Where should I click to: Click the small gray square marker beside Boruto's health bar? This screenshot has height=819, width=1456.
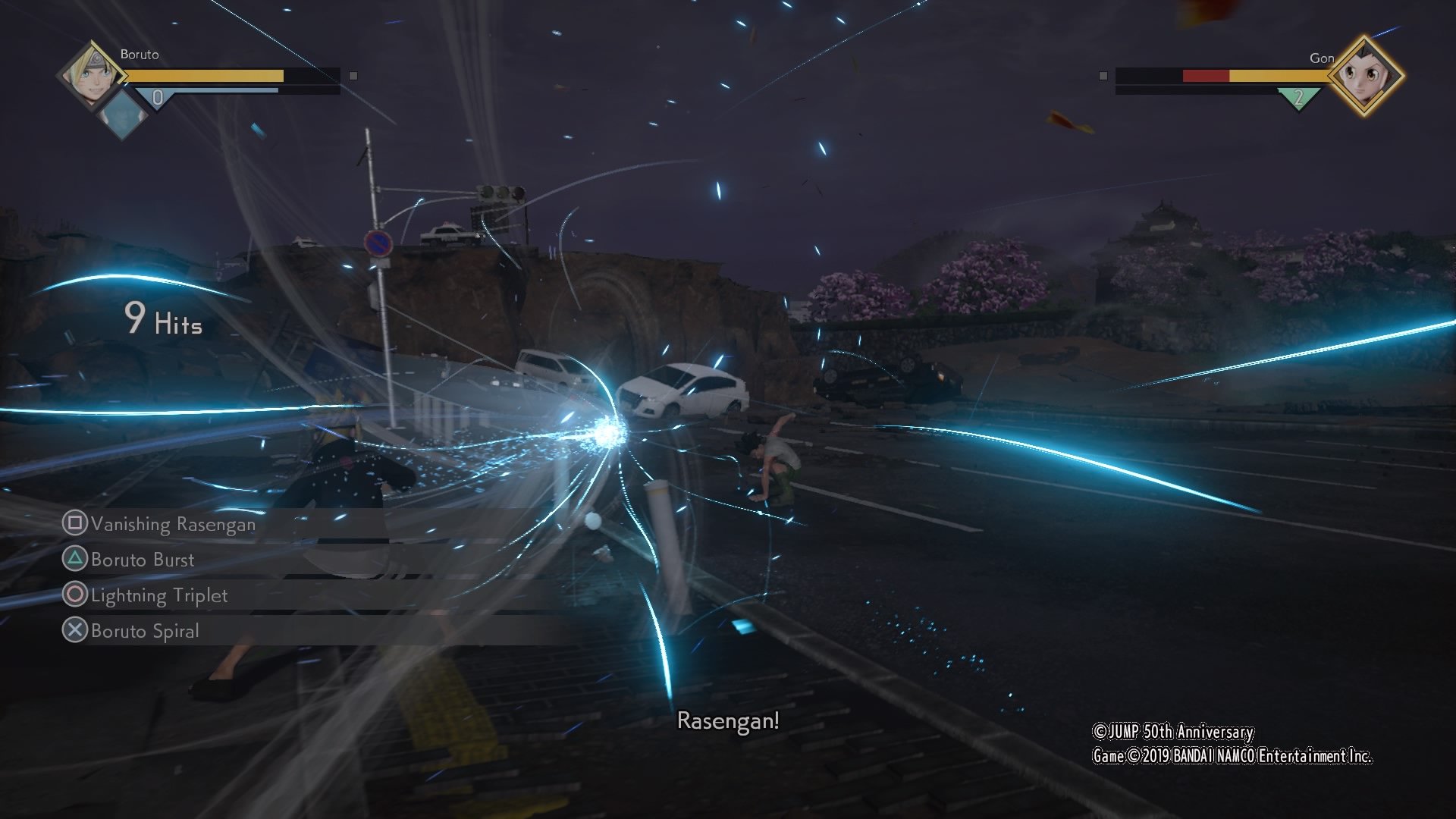352,76
